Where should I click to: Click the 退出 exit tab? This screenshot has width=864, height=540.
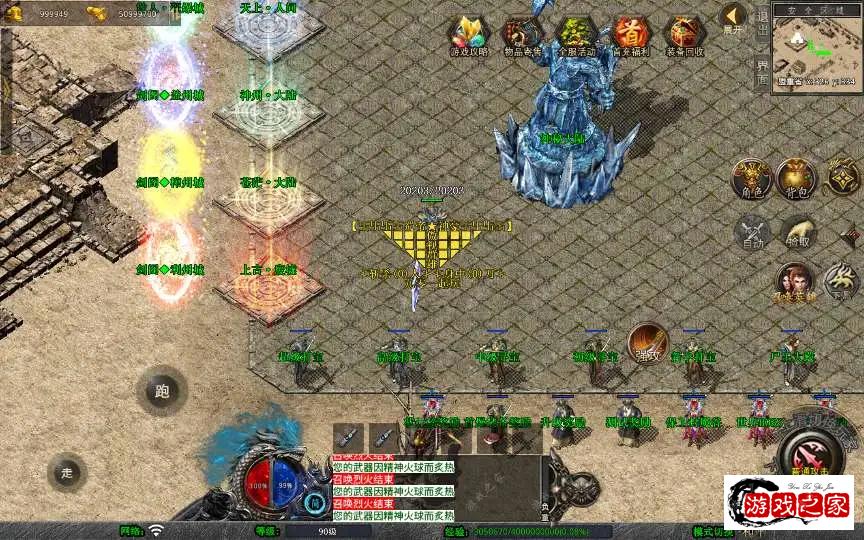coord(762,22)
